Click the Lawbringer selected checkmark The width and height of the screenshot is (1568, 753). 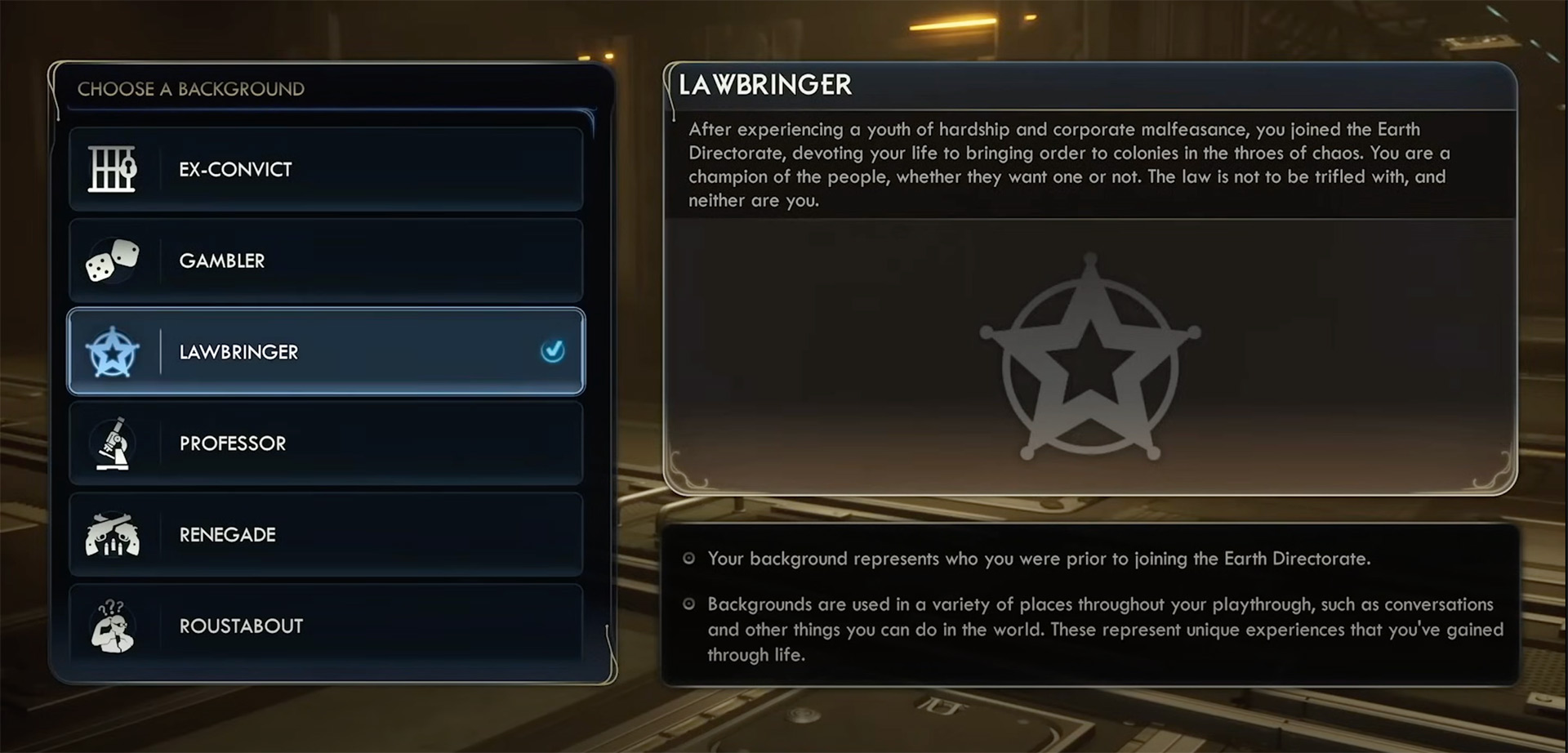553,351
